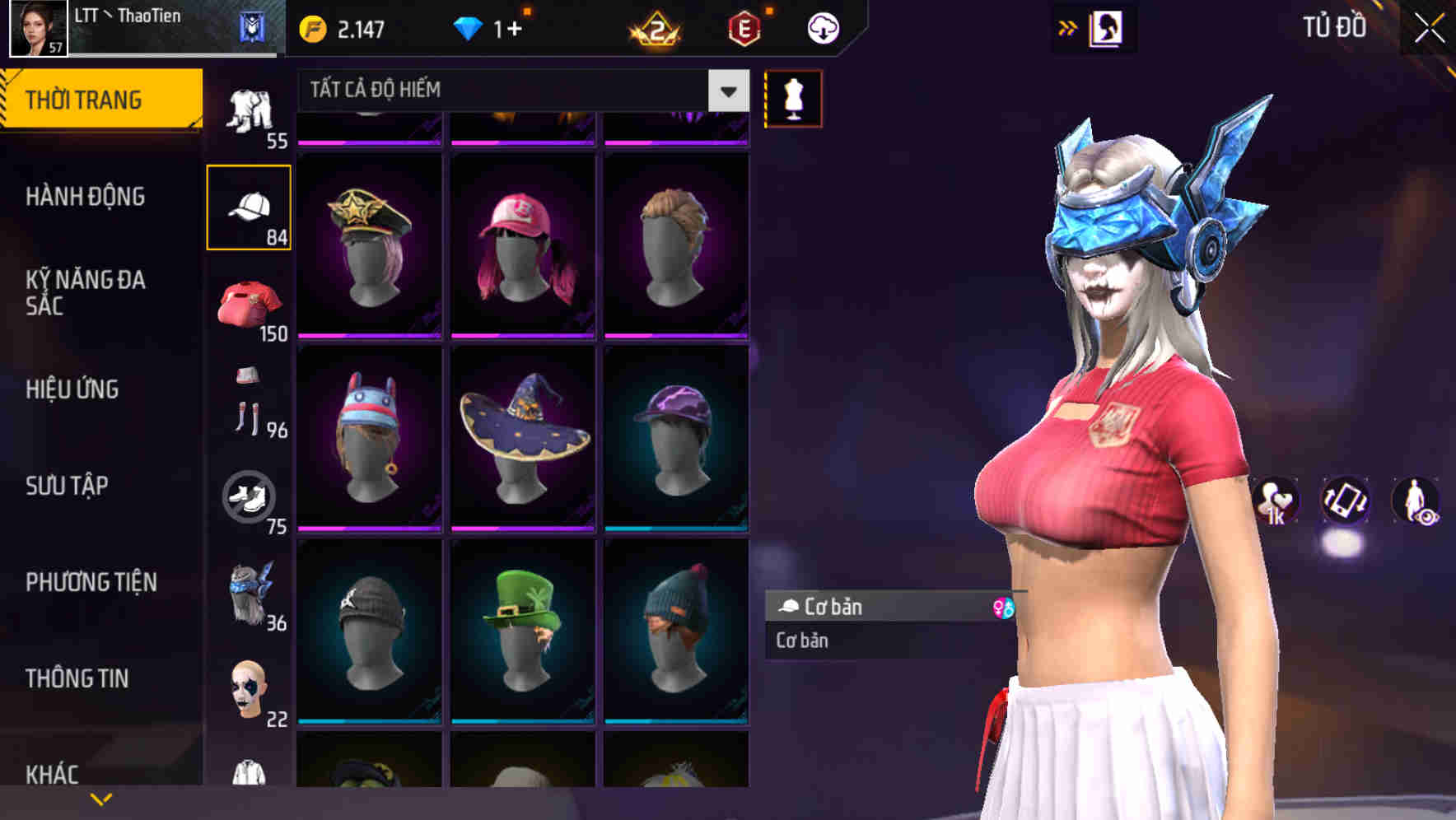Click the gender icon on the Cơ bản row
This screenshot has height=820, width=1456.
[x=1005, y=608]
